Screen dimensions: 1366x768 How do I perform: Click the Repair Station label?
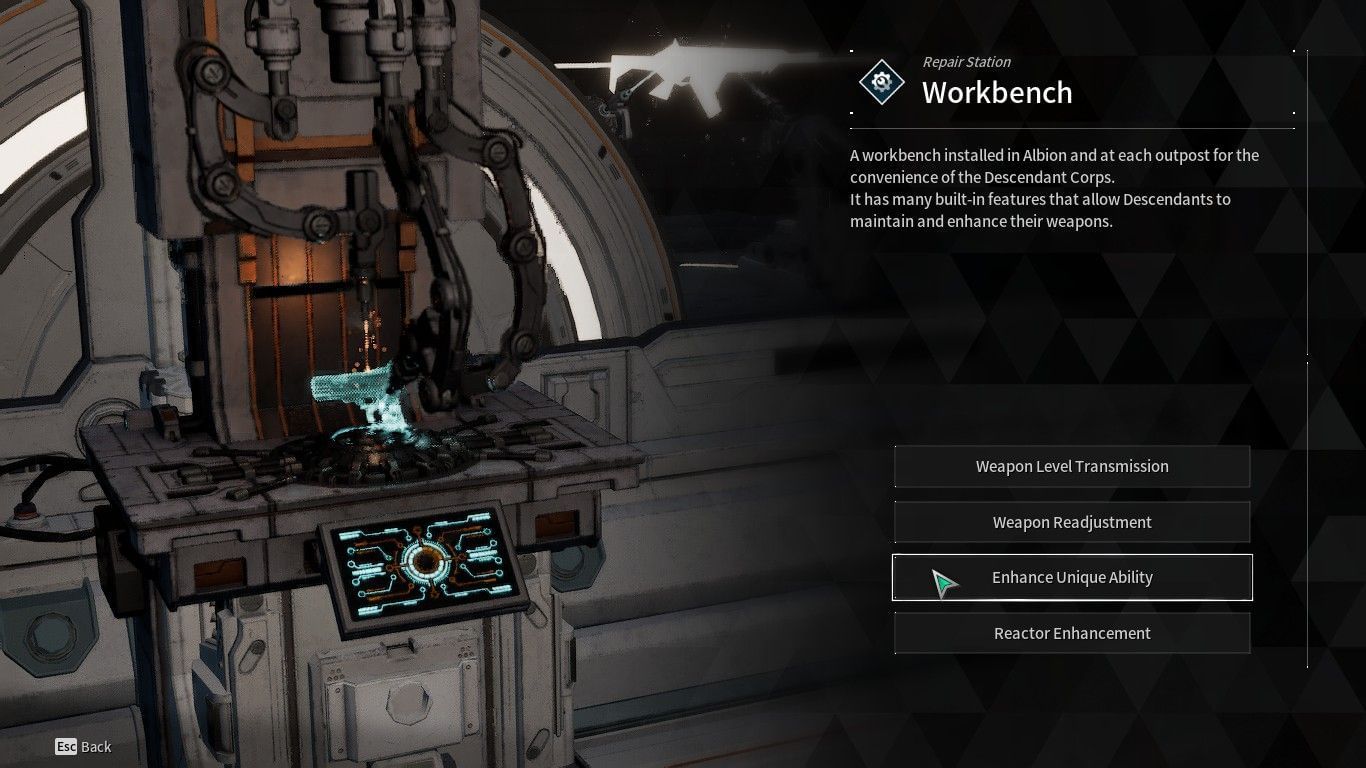pos(966,62)
